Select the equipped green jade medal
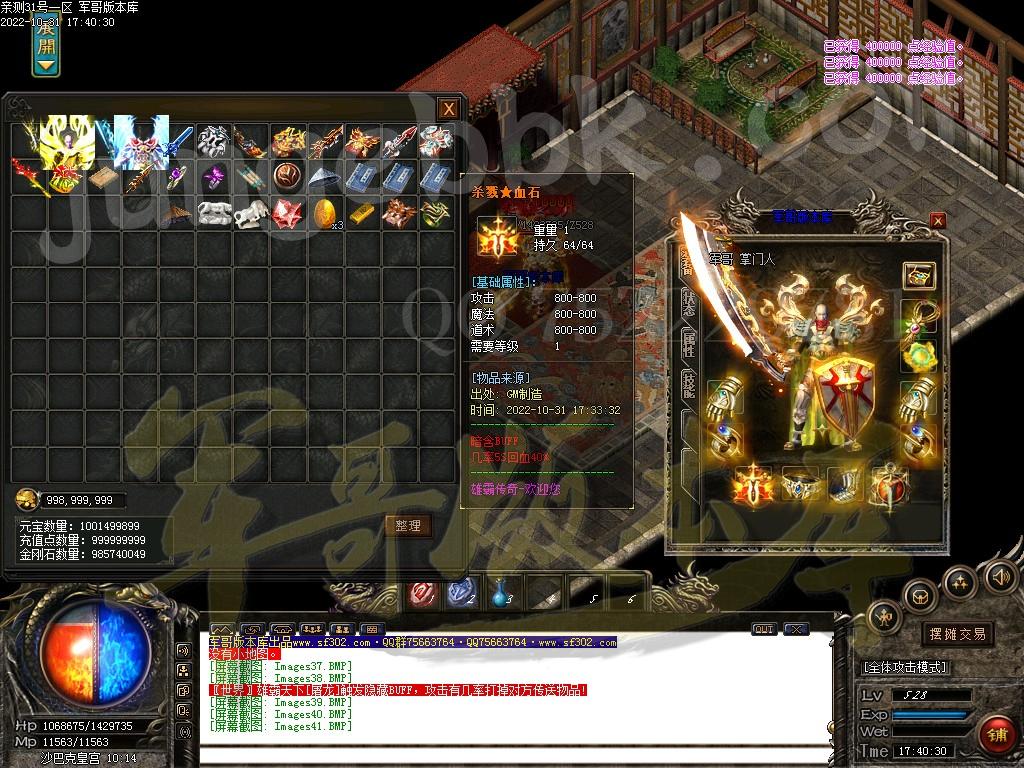This screenshot has width=1024, height=768. coord(917,355)
